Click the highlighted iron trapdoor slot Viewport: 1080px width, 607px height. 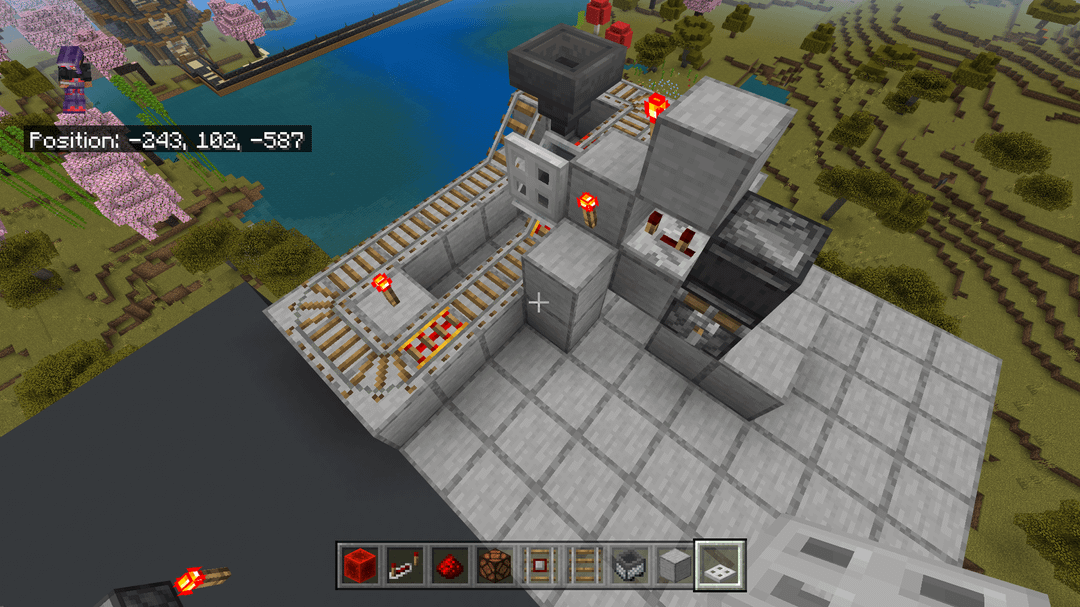coord(720,564)
